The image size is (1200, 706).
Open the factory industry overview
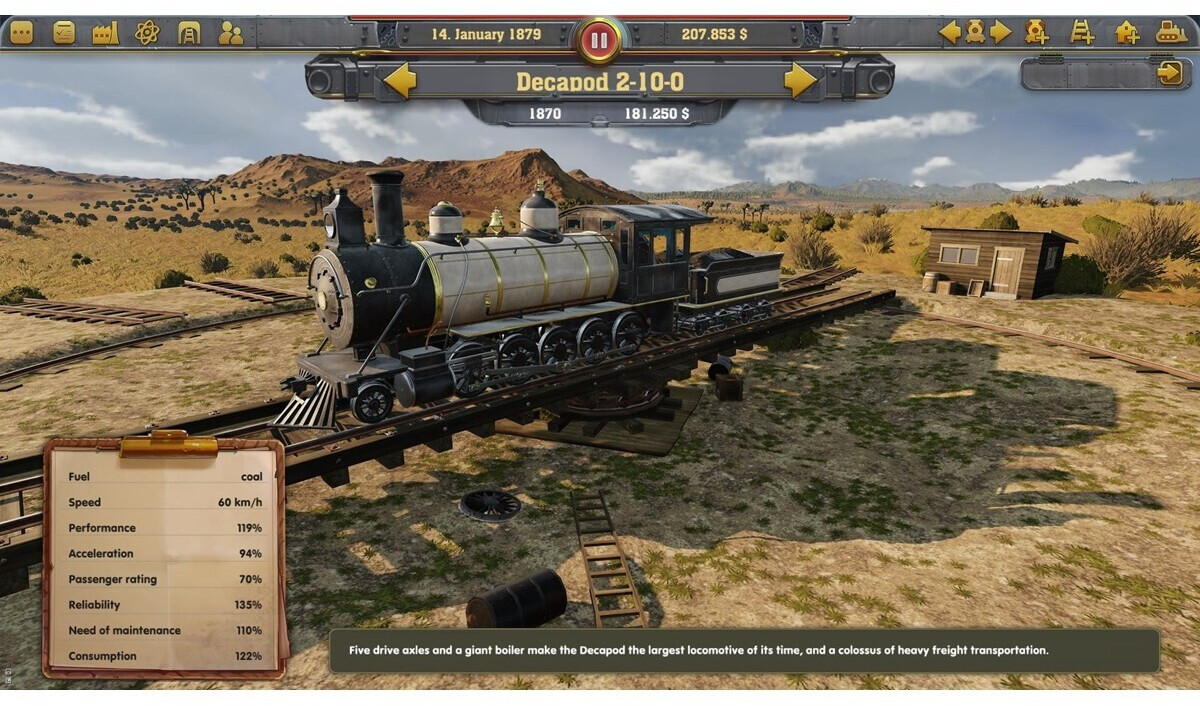tap(105, 33)
